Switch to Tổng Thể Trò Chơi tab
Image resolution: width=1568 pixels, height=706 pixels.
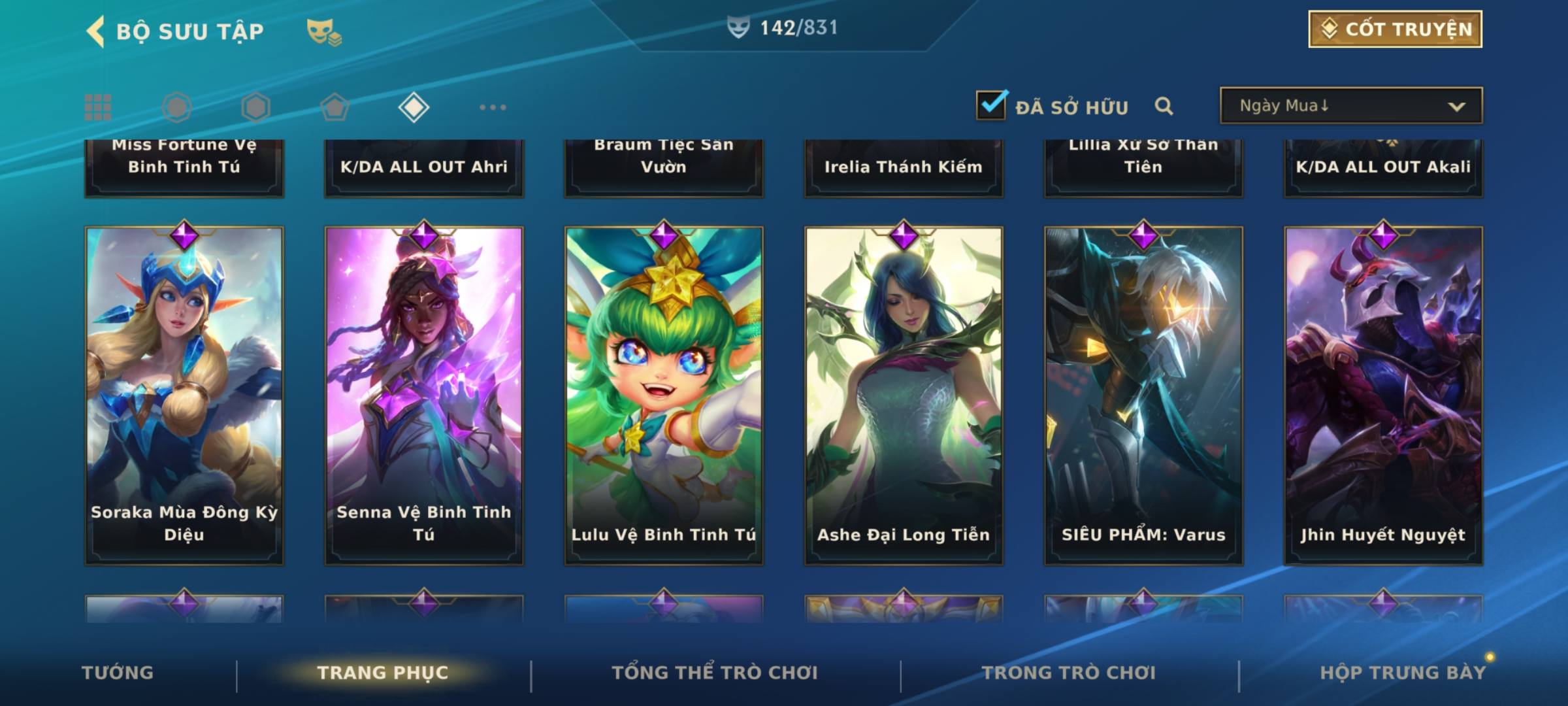(x=715, y=673)
